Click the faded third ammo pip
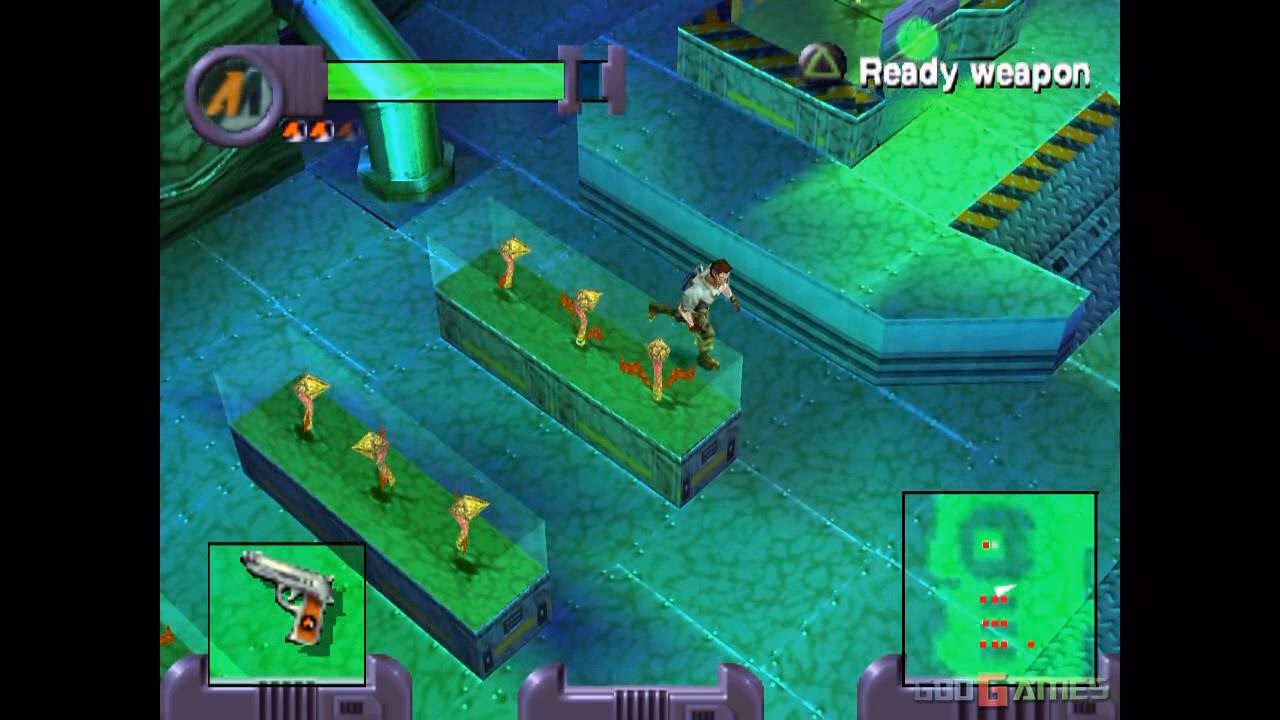The height and width of the screenshot is (720, 1280). tap(342, 128)
